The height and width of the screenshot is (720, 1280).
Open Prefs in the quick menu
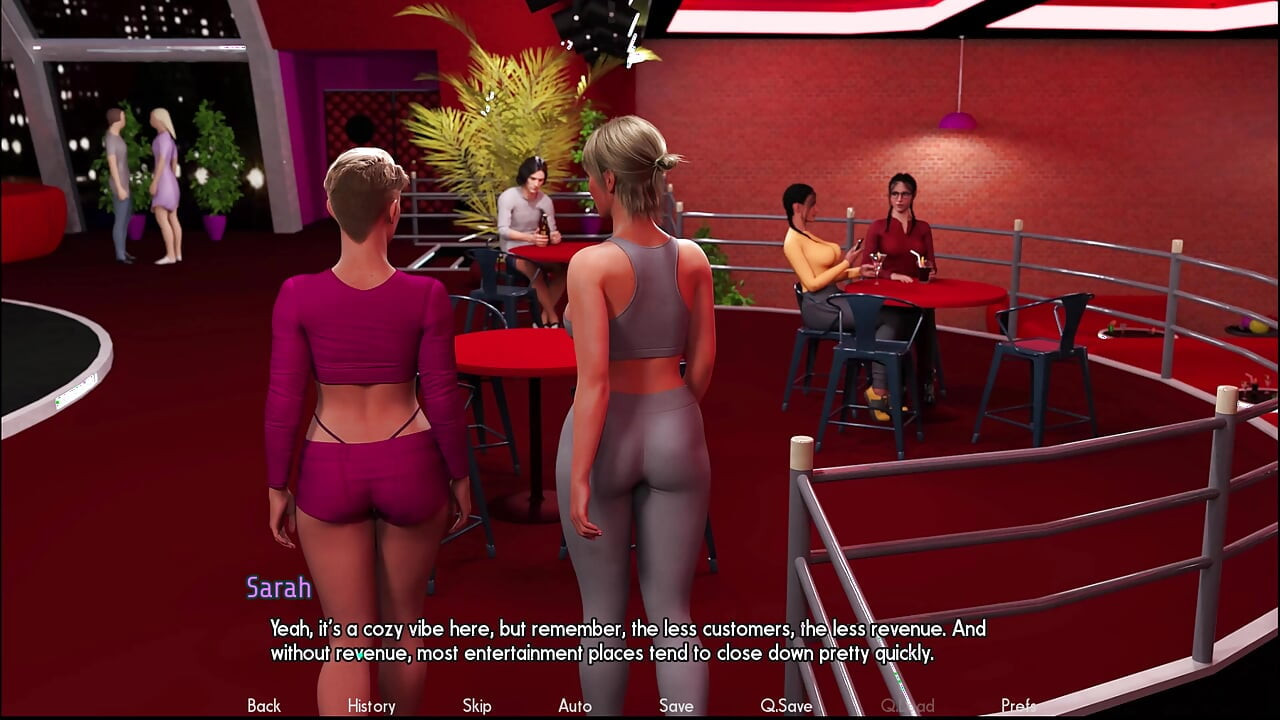tap(1018, 706)
